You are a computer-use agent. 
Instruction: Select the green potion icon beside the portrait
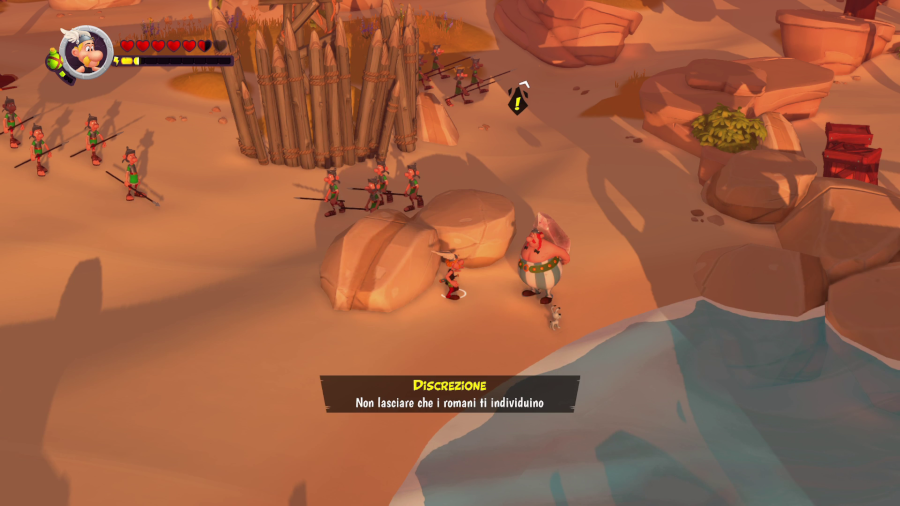pyautogui.click(x=53, y=61)
